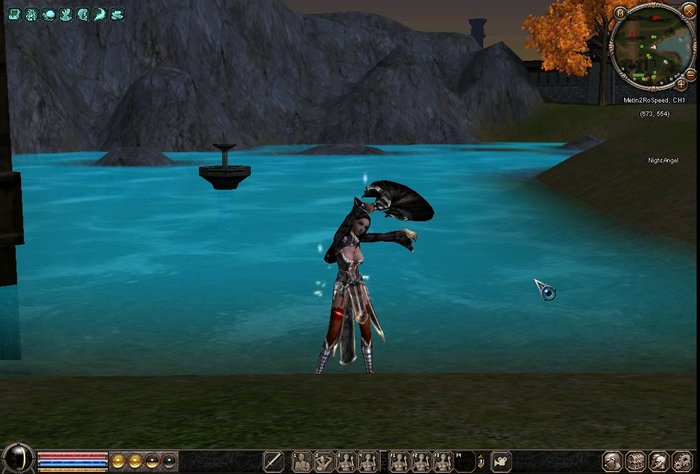Viewport: 700px width, 474px height.
Task: Open the world atlas with the minimap M button
Action: (x=620, y=12)
